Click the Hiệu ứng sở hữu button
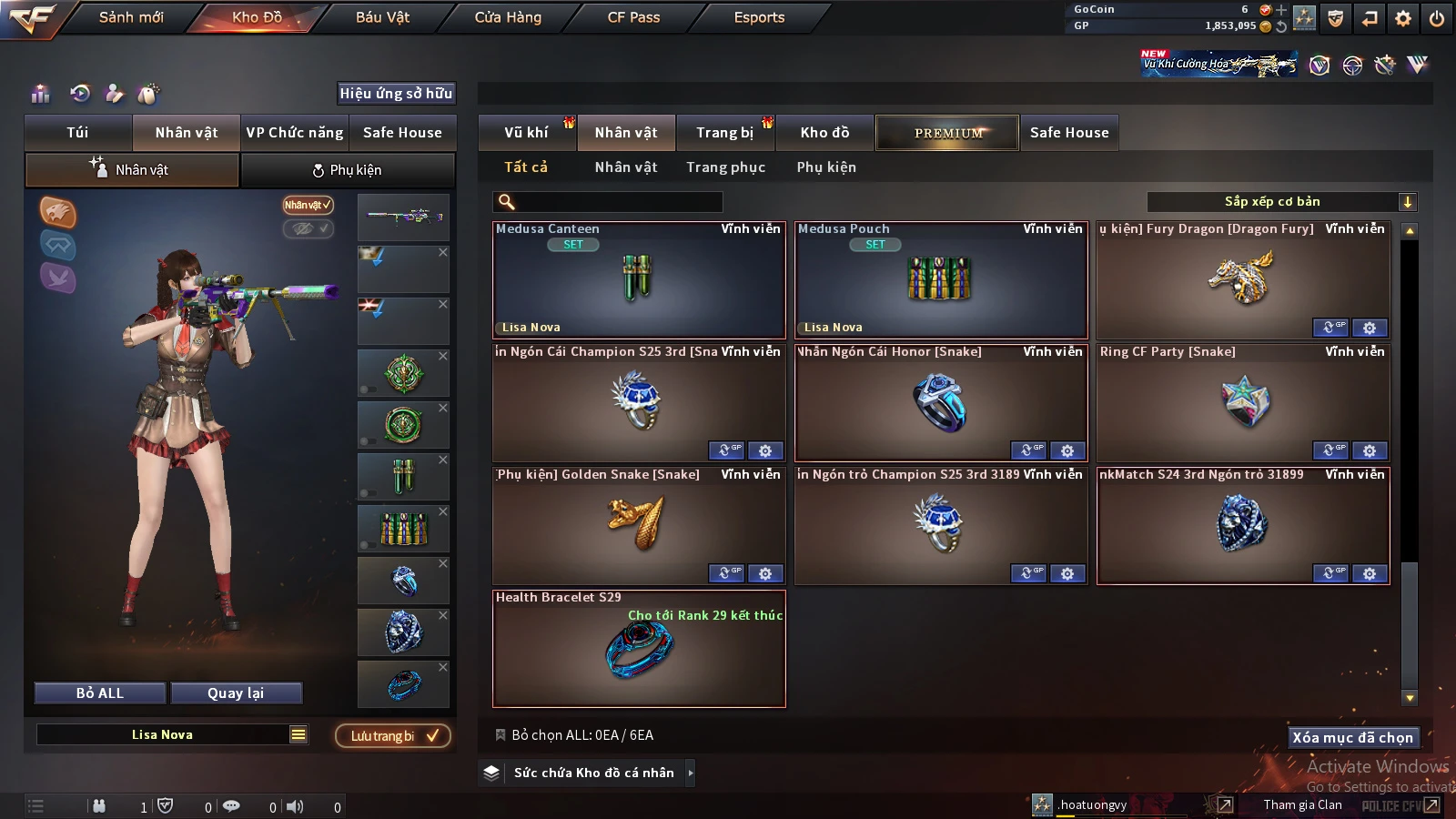The image size is (1456, 819). (x=396, y=93)
